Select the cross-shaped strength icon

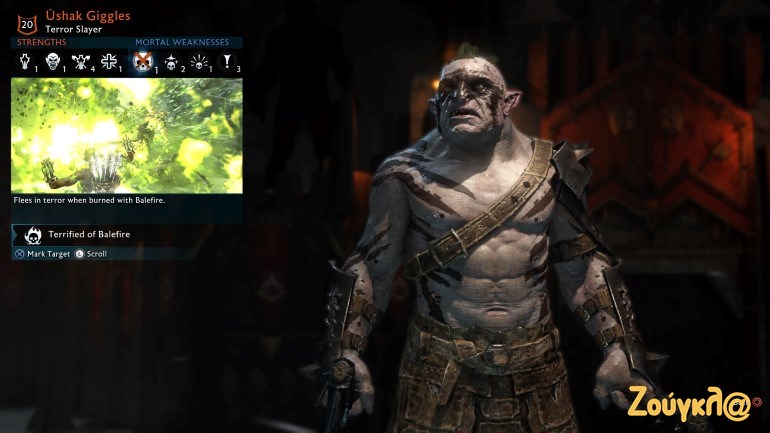tap(109, 63)
